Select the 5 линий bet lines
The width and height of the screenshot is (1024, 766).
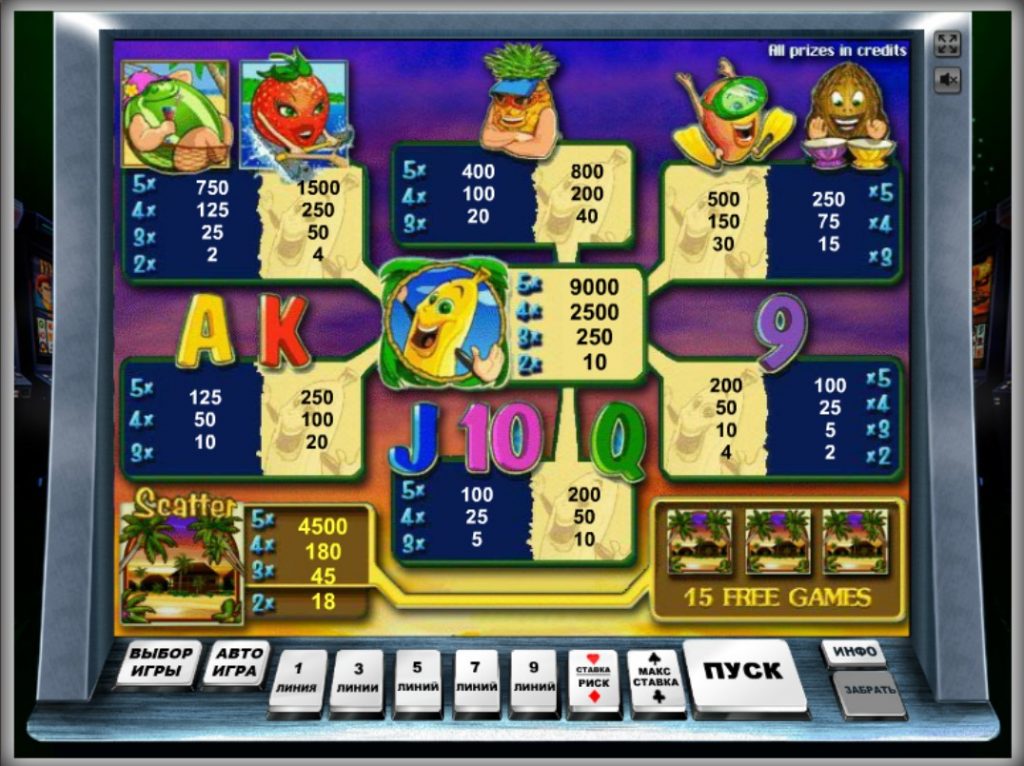tap(418, 677)
